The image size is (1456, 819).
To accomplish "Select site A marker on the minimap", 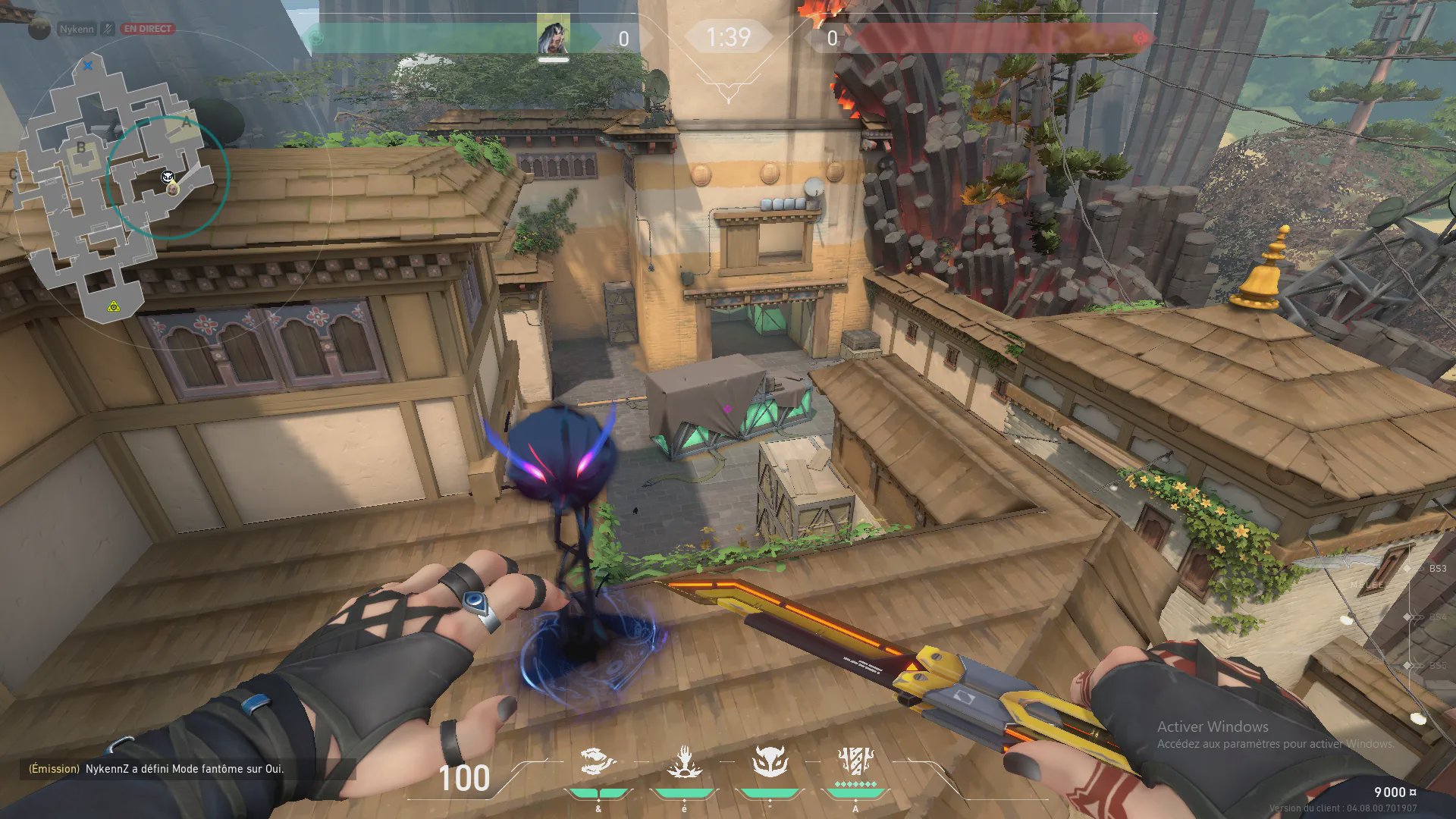I will 187,121.
